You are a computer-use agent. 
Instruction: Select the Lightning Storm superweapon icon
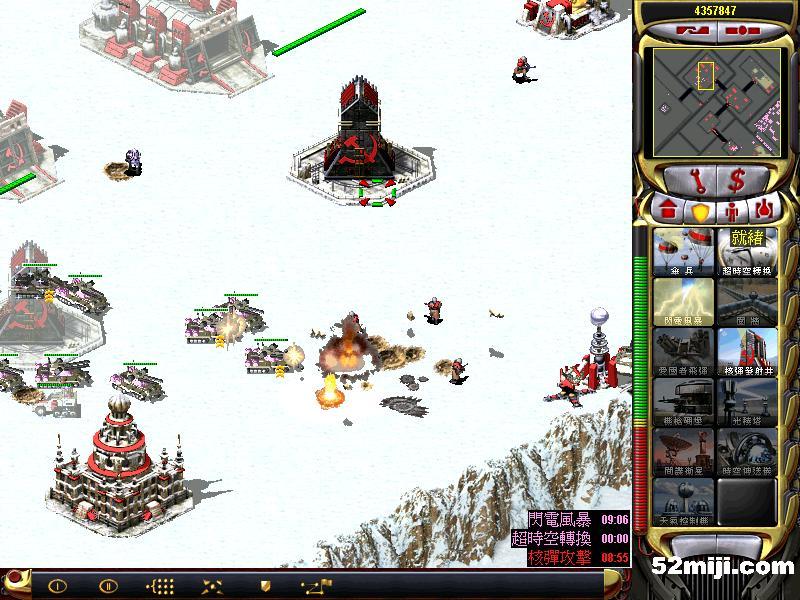click(x=683, y=302)
